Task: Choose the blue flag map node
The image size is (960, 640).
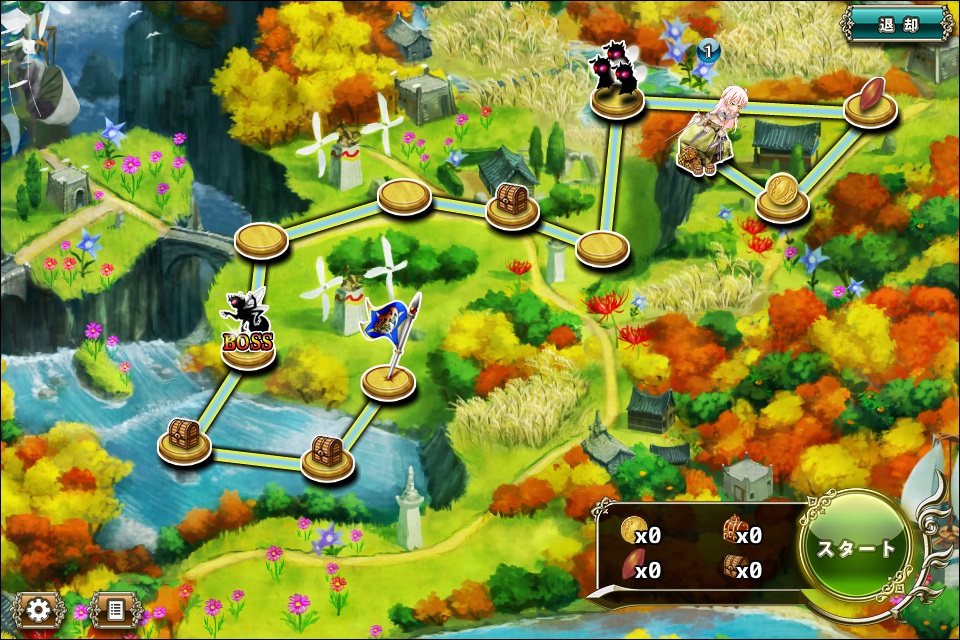Action: [388, 378]
